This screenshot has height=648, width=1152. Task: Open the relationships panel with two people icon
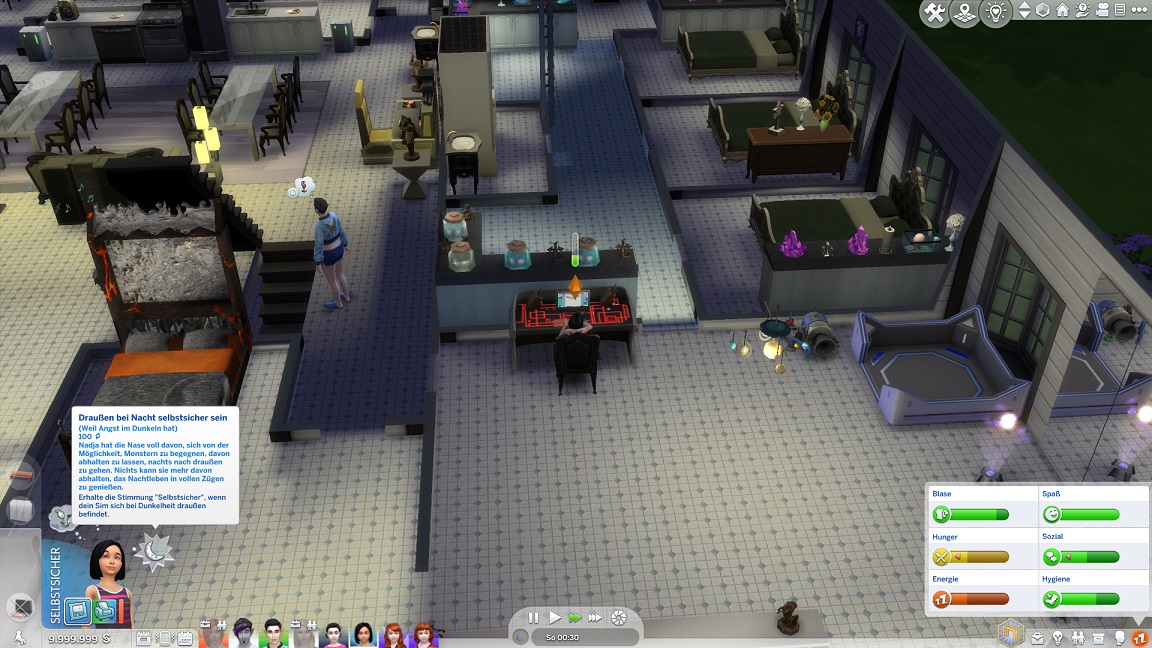[x=1078, y=637]
